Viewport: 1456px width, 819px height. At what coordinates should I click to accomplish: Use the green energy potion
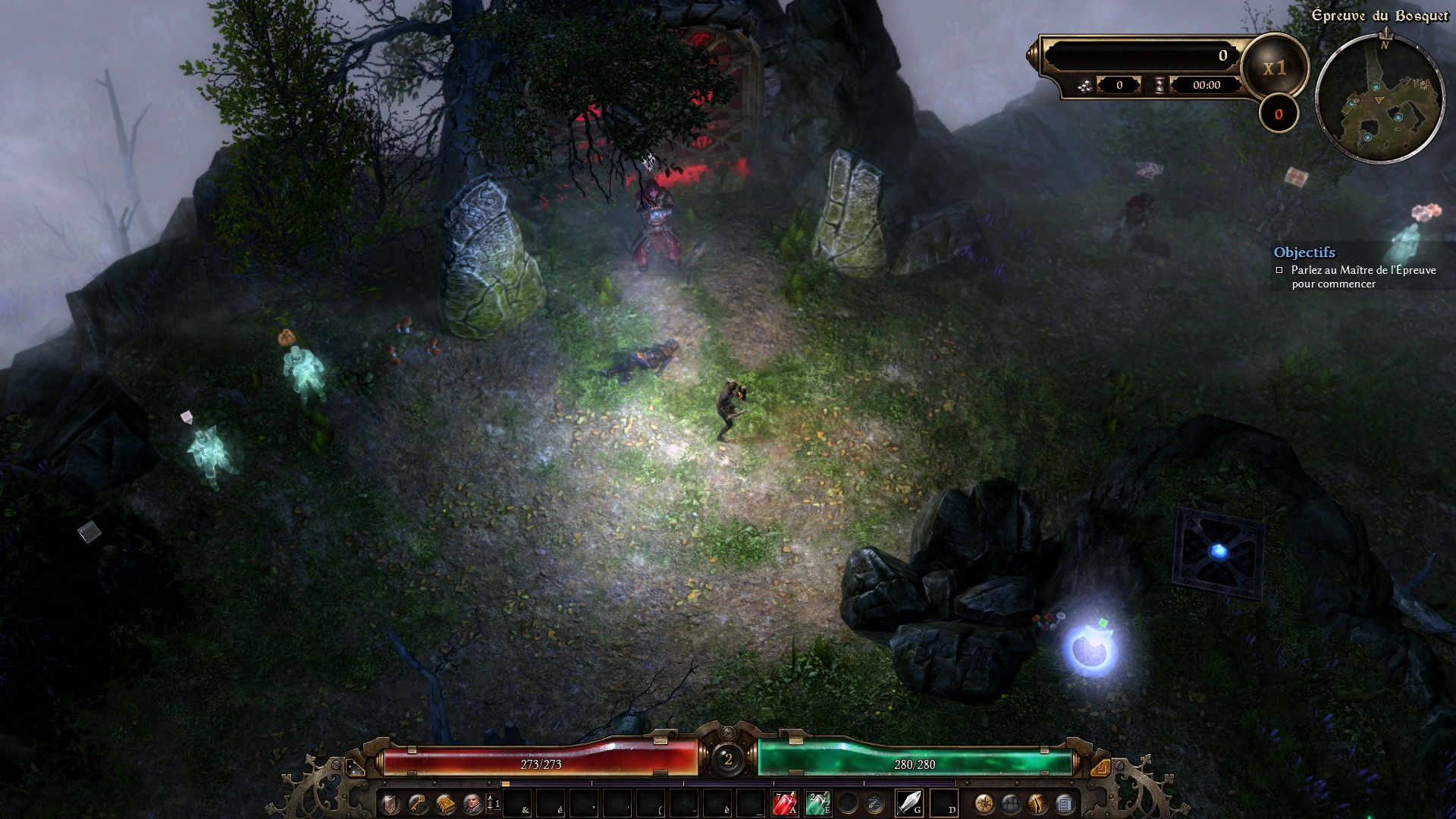[x=817, y=803]
